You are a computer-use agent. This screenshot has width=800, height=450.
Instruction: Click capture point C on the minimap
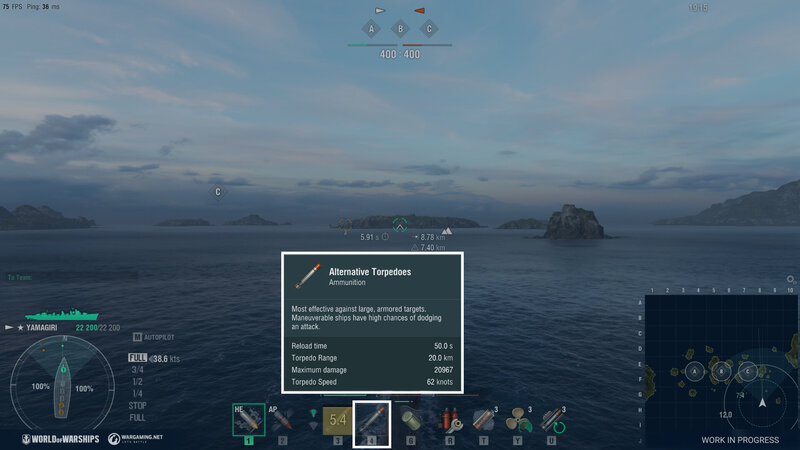[747, 372]
